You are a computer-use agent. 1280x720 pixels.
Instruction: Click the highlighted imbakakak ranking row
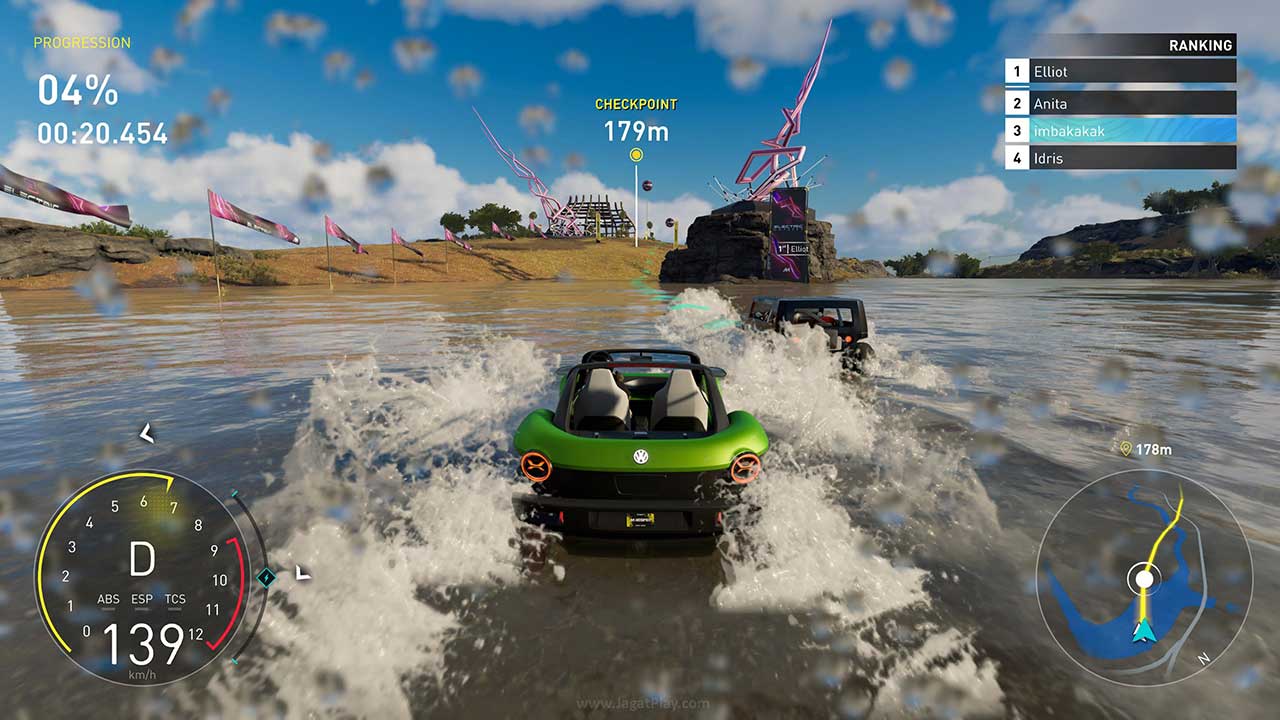pyautogui.click(x=1120, y=131)
